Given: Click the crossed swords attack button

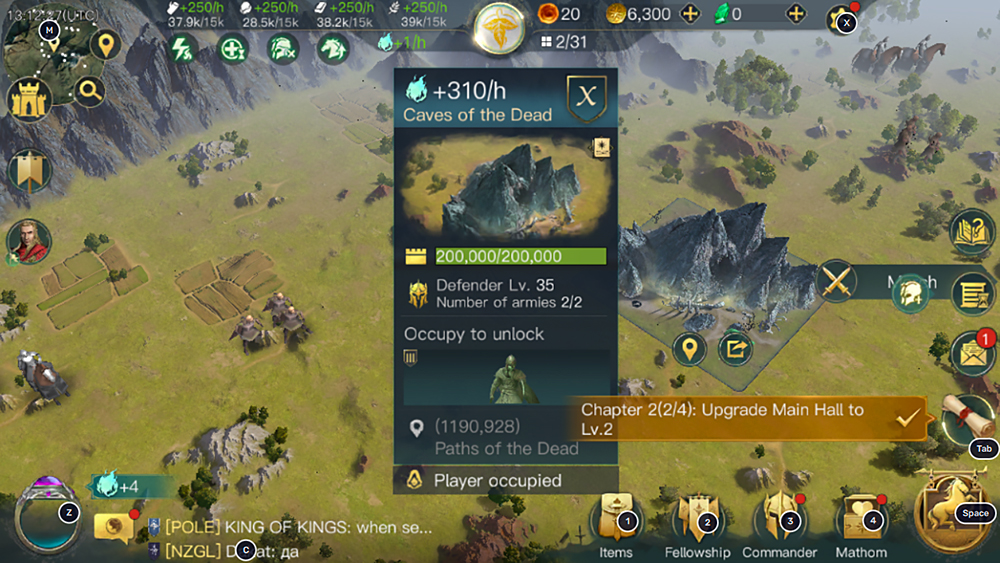Looking at the screenshot, I should pos(837,281).
